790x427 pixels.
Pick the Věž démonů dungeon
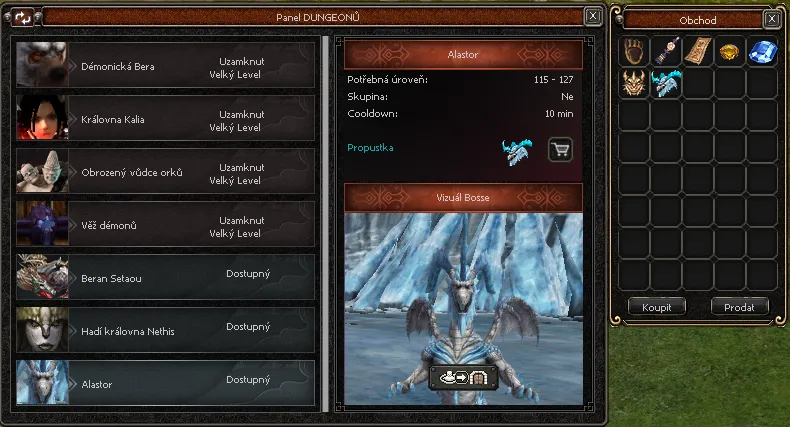point(165,225)
